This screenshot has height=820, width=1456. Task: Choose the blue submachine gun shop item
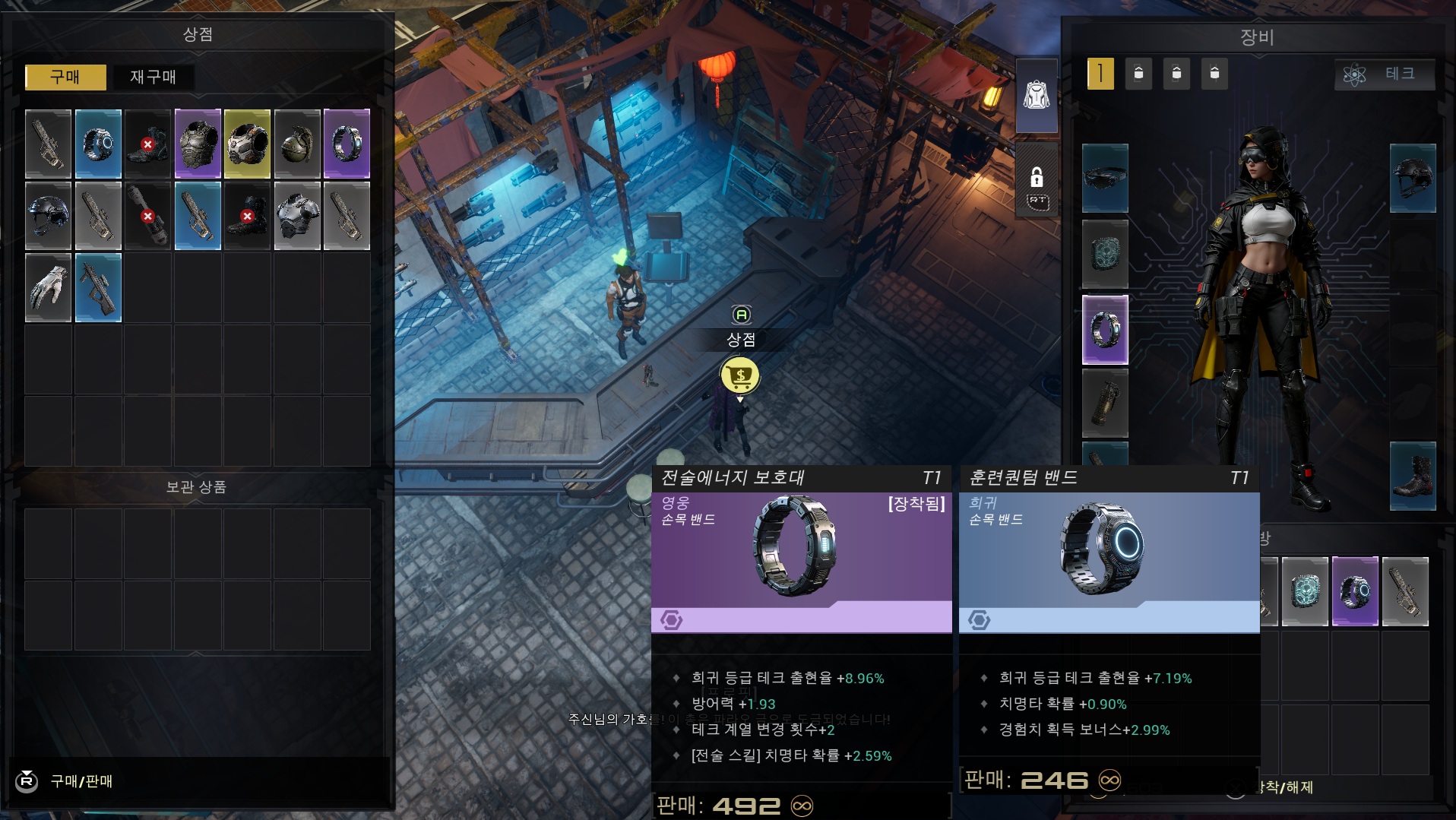tap(98, 288)
